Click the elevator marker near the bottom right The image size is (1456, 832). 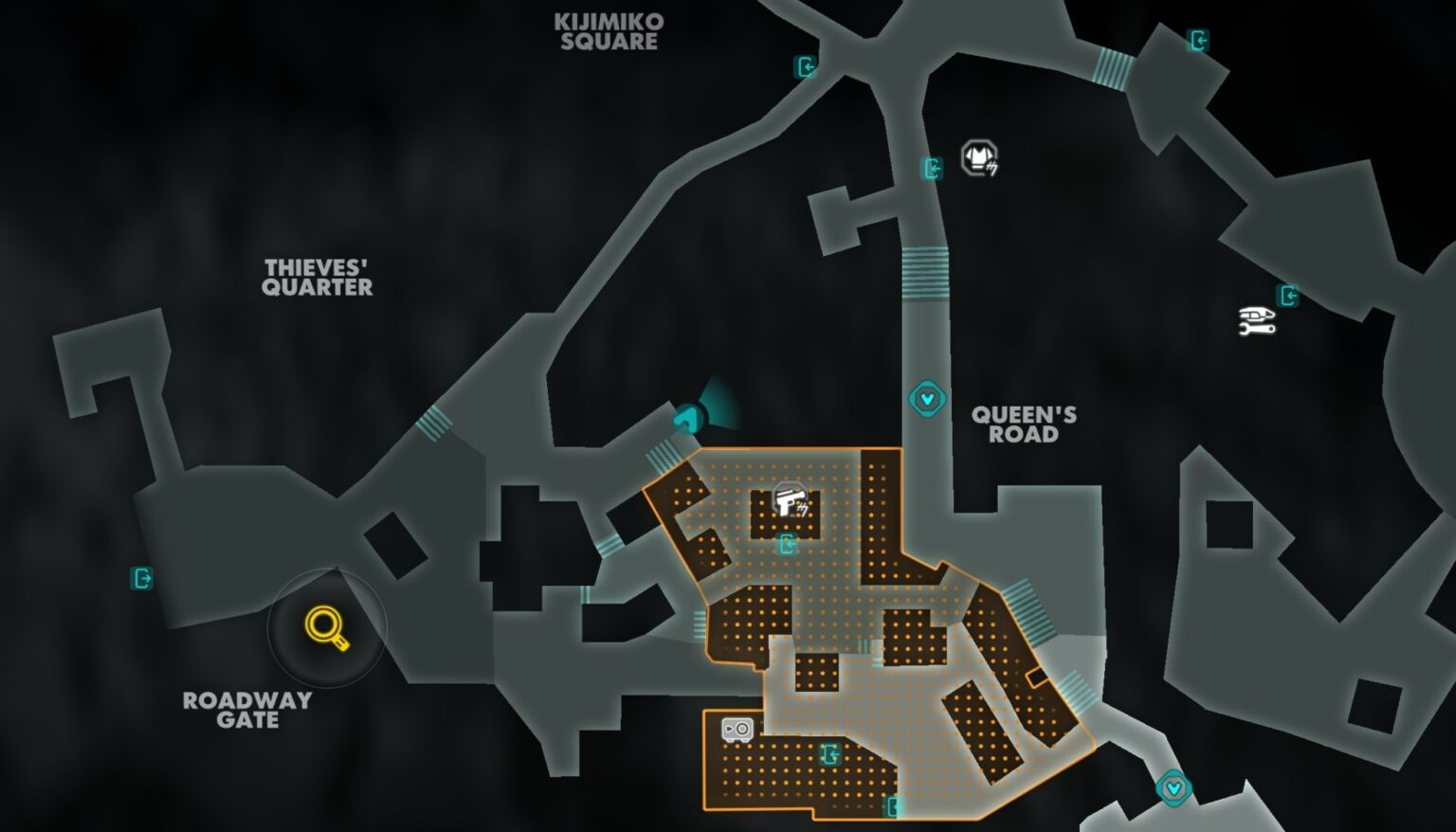(x=1175, y=786)
